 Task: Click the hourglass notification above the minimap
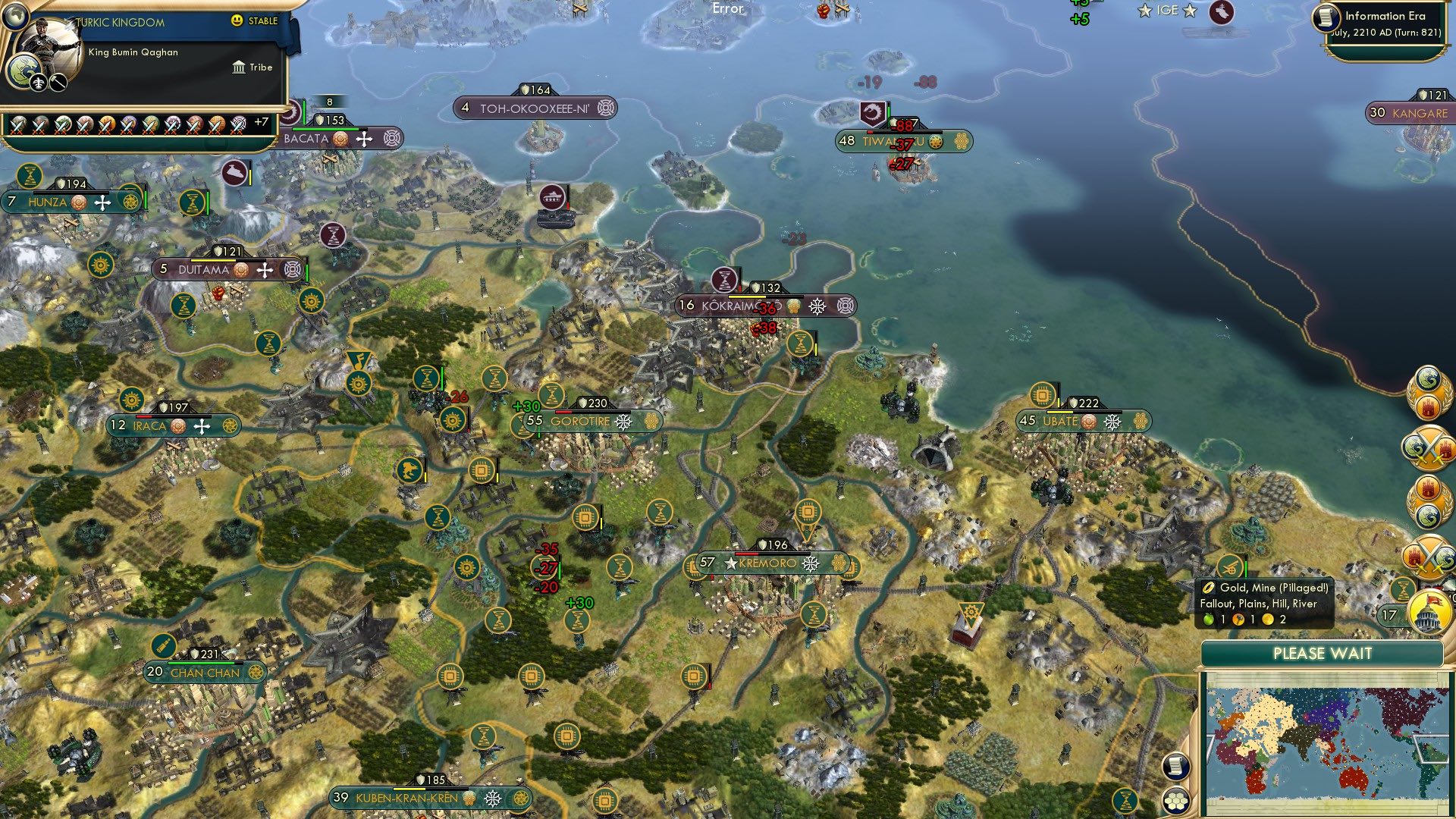click(1404, 588)
